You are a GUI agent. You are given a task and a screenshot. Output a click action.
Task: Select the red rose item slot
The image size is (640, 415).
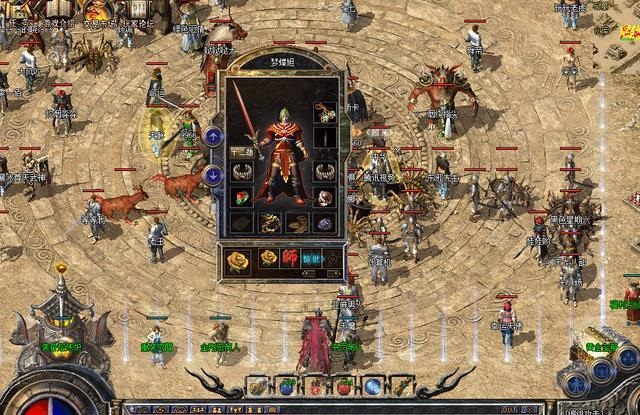[241, 197]
